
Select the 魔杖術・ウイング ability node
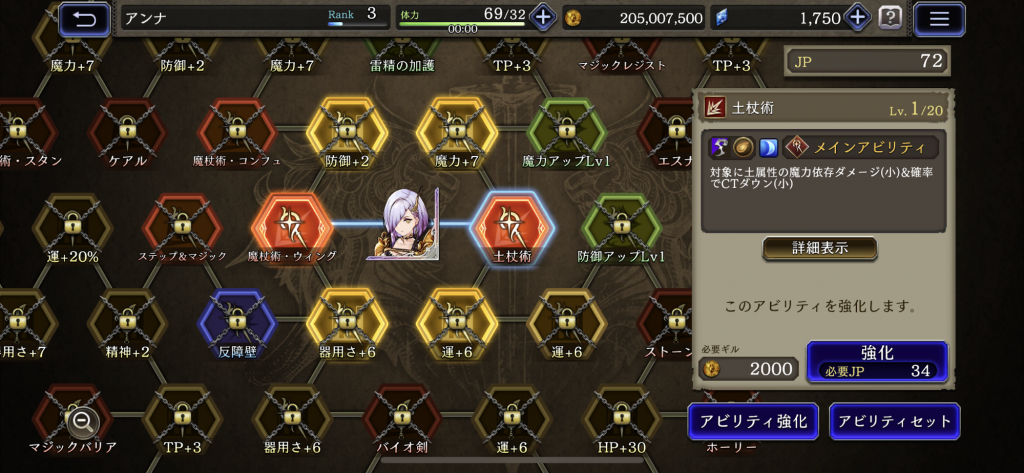[x=292, y=224]
